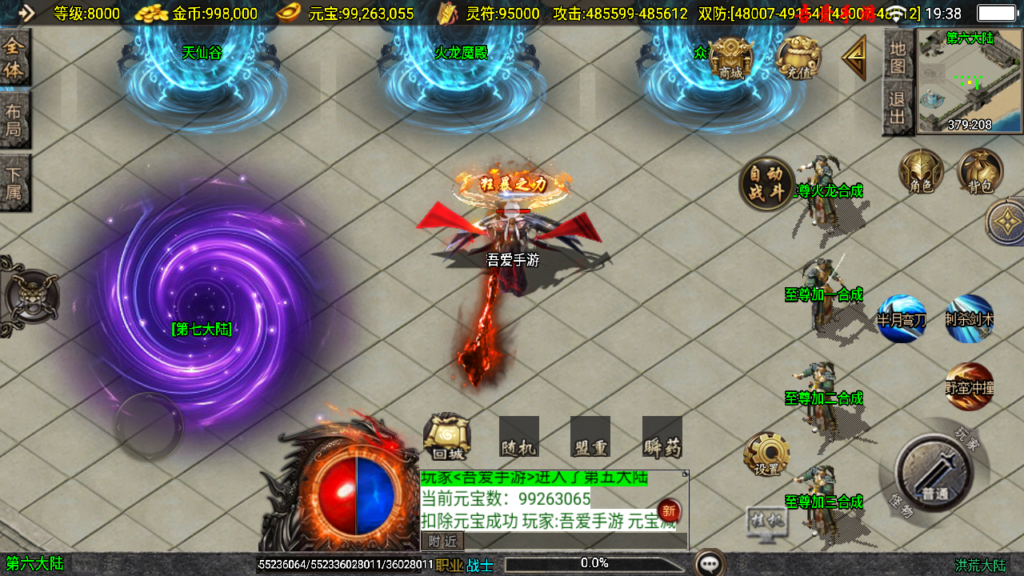Collapse the top icons with the golden arrow
This screenshot has width=1024, height=576.
[853, 58]
